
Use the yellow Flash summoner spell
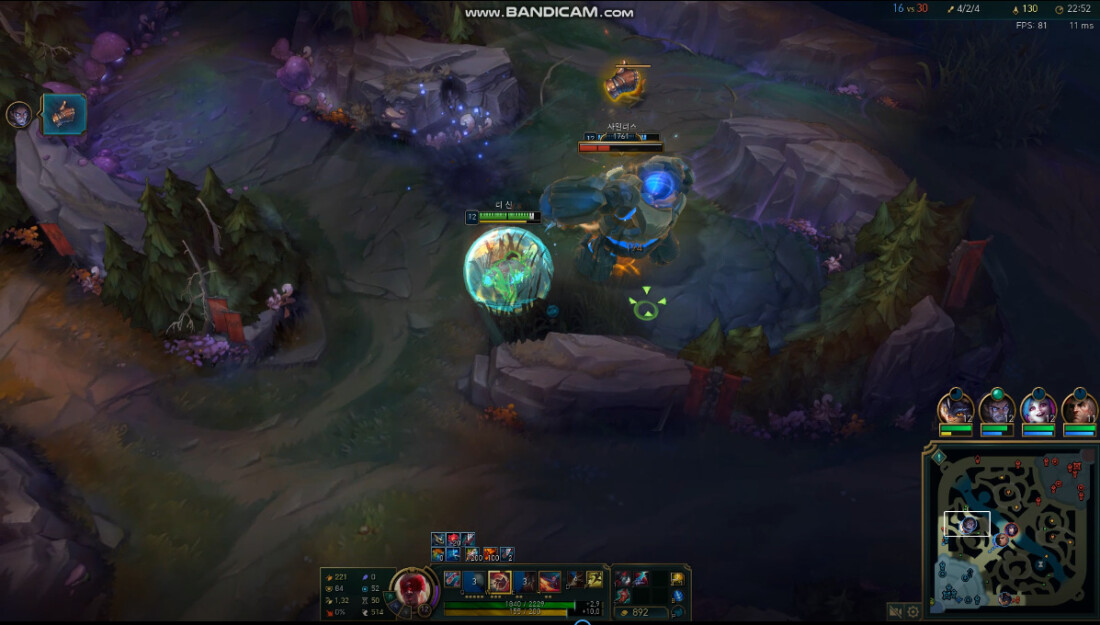coord(595,580)
